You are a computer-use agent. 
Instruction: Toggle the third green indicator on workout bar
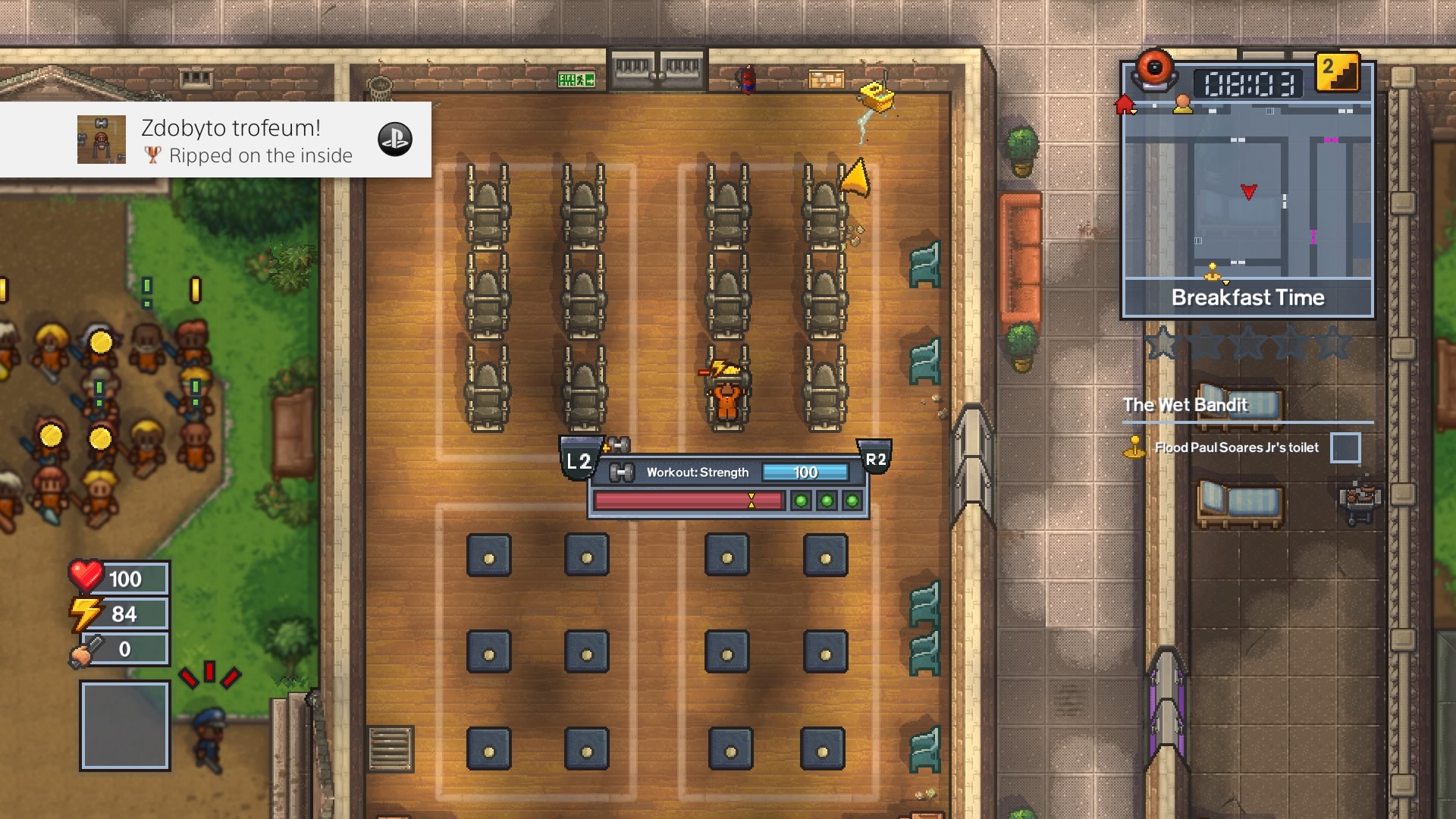tap(850, 498)
